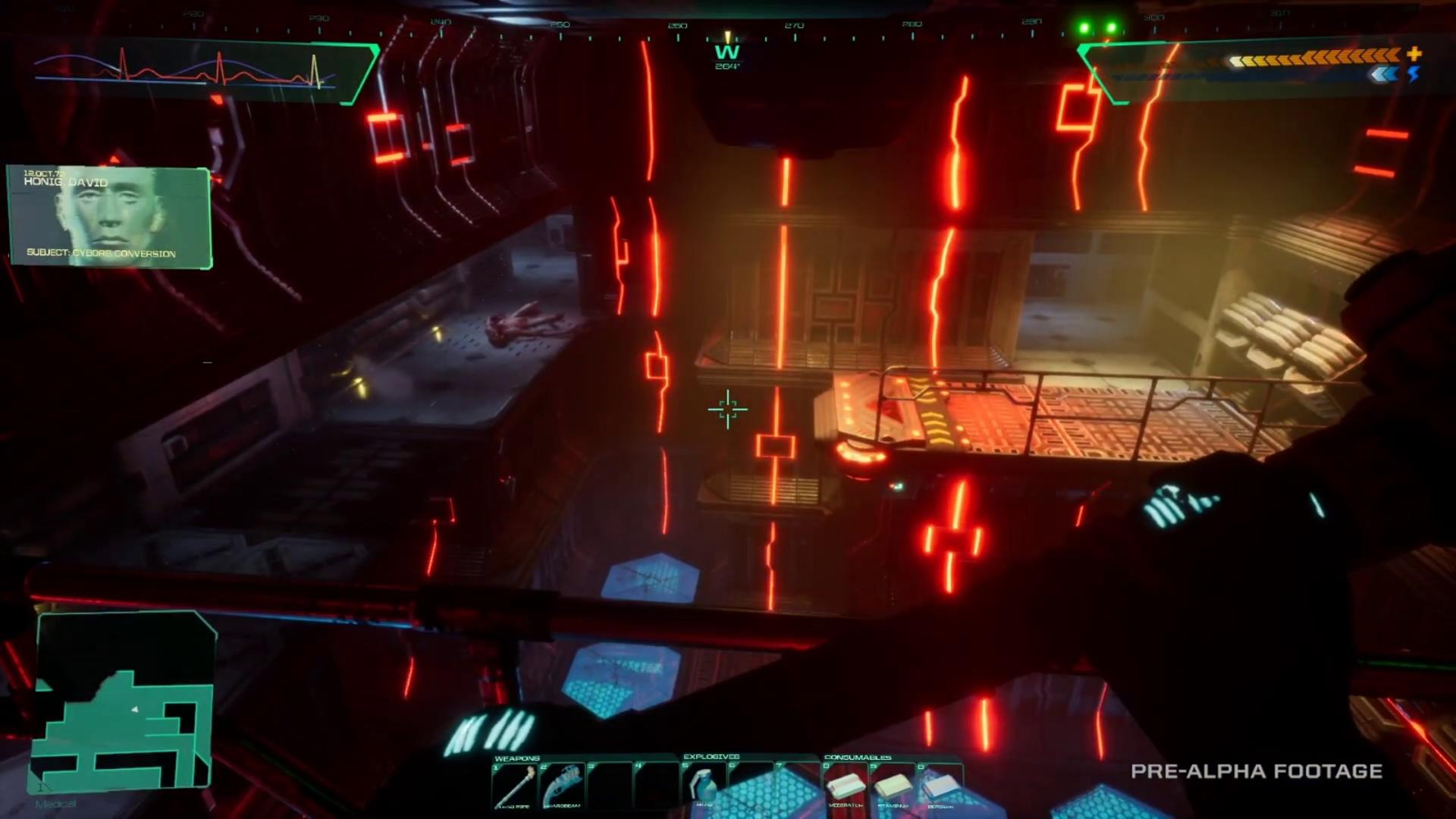Toggle the left green compass indicator light
This screenshot has width=1456, height=819.
(1083, 27)
